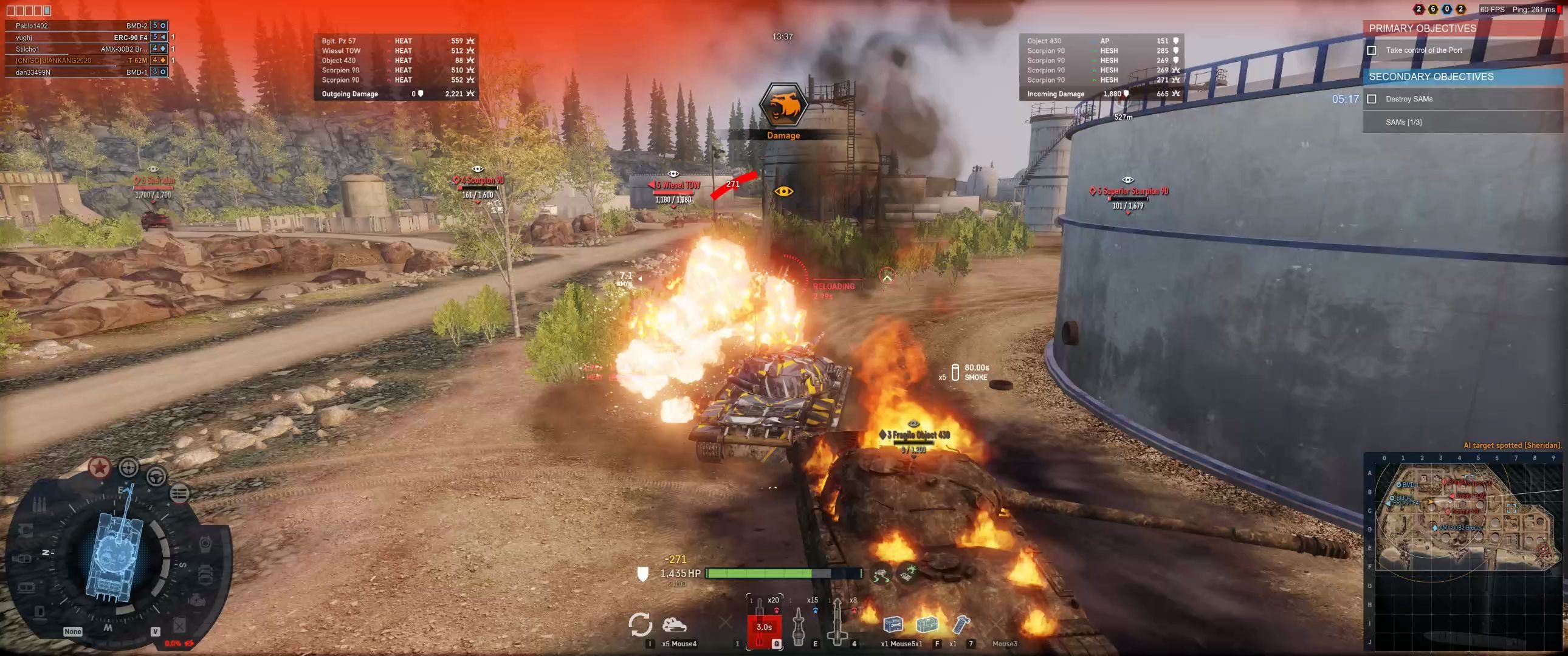Click the Destroy SAMs secondary objective
The image size is (1568, 656).
[x=1409, y=99]
